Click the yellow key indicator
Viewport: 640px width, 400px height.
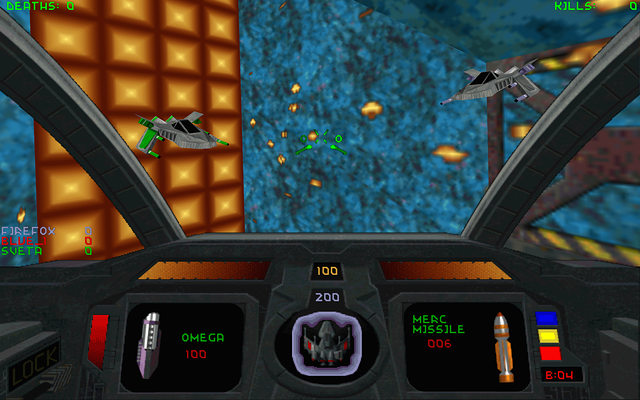[x=546, y=336]
